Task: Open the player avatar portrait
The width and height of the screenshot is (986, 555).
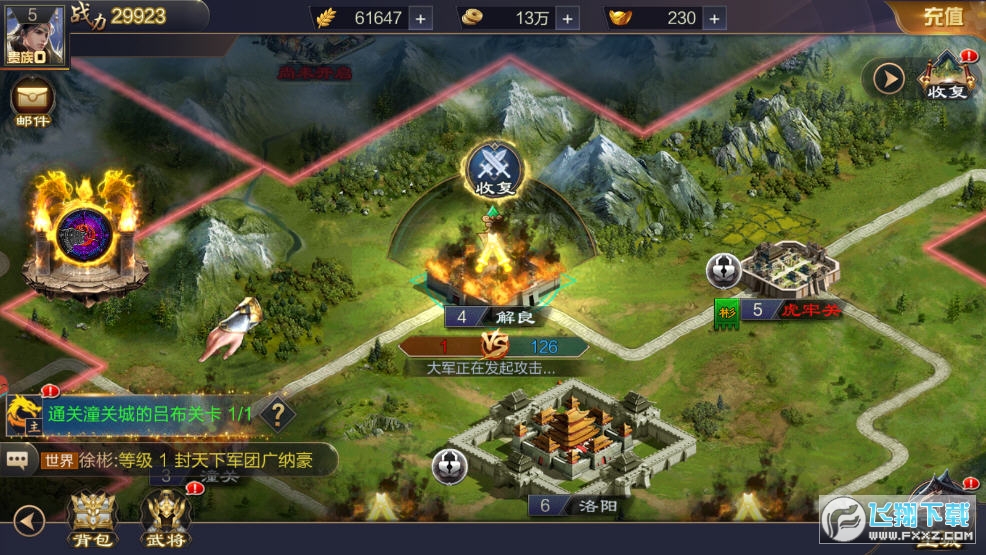Action: tap(36, 34)
